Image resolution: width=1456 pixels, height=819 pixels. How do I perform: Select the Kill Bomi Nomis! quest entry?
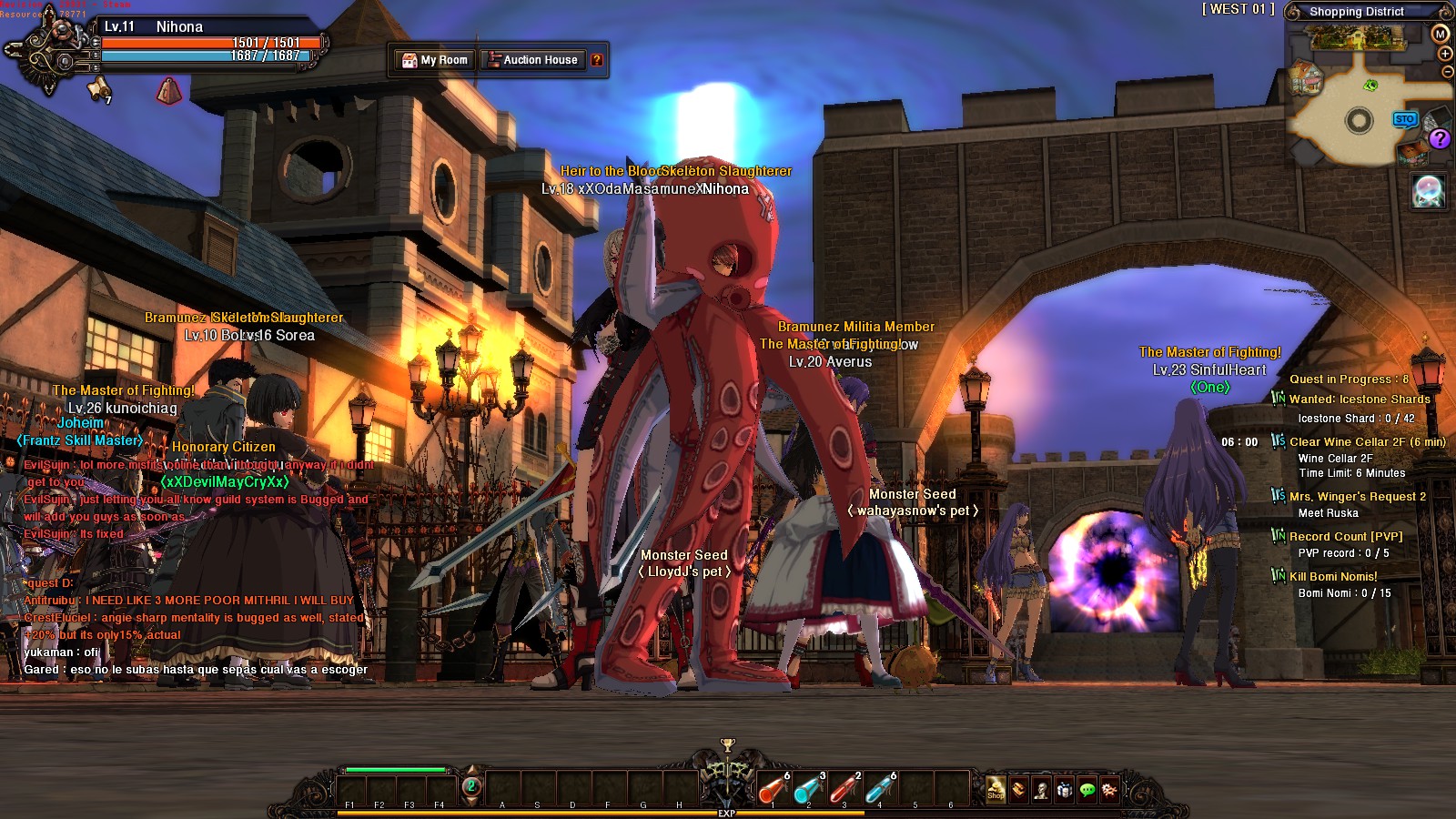point(1333,577)
